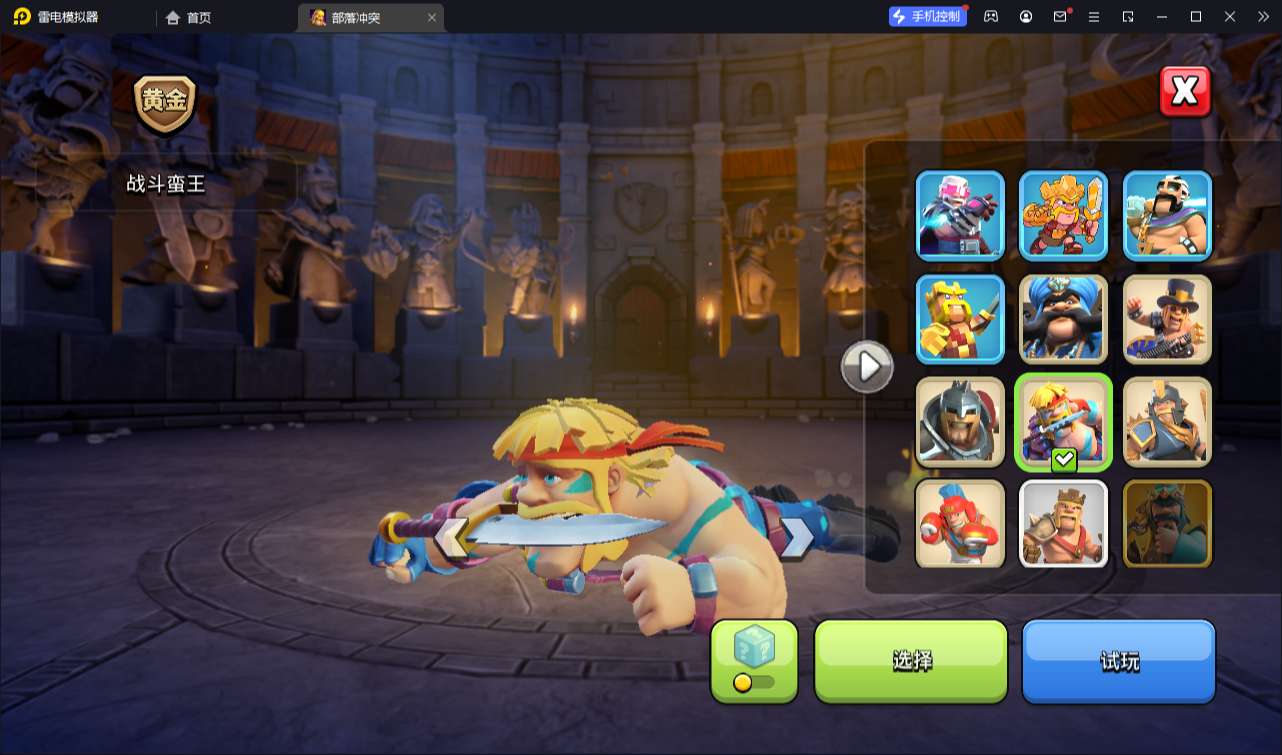Confirm skin with the green 选择 button
1282x755 pixels.
click(x=911, y=660)
